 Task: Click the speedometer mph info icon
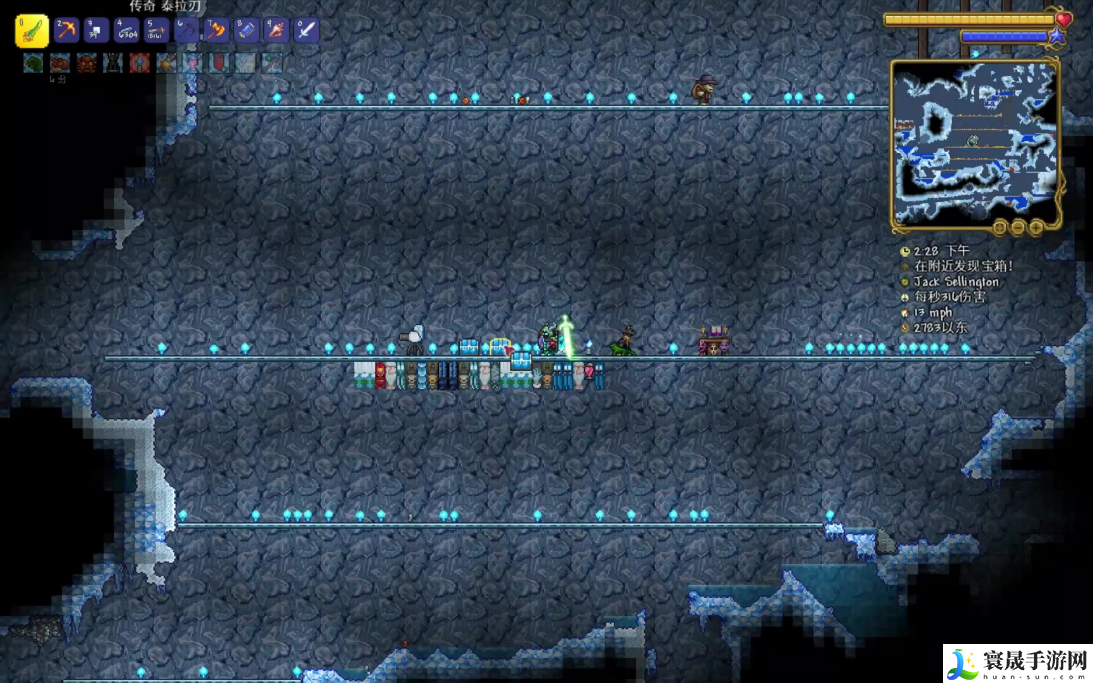tap(905, 313)
